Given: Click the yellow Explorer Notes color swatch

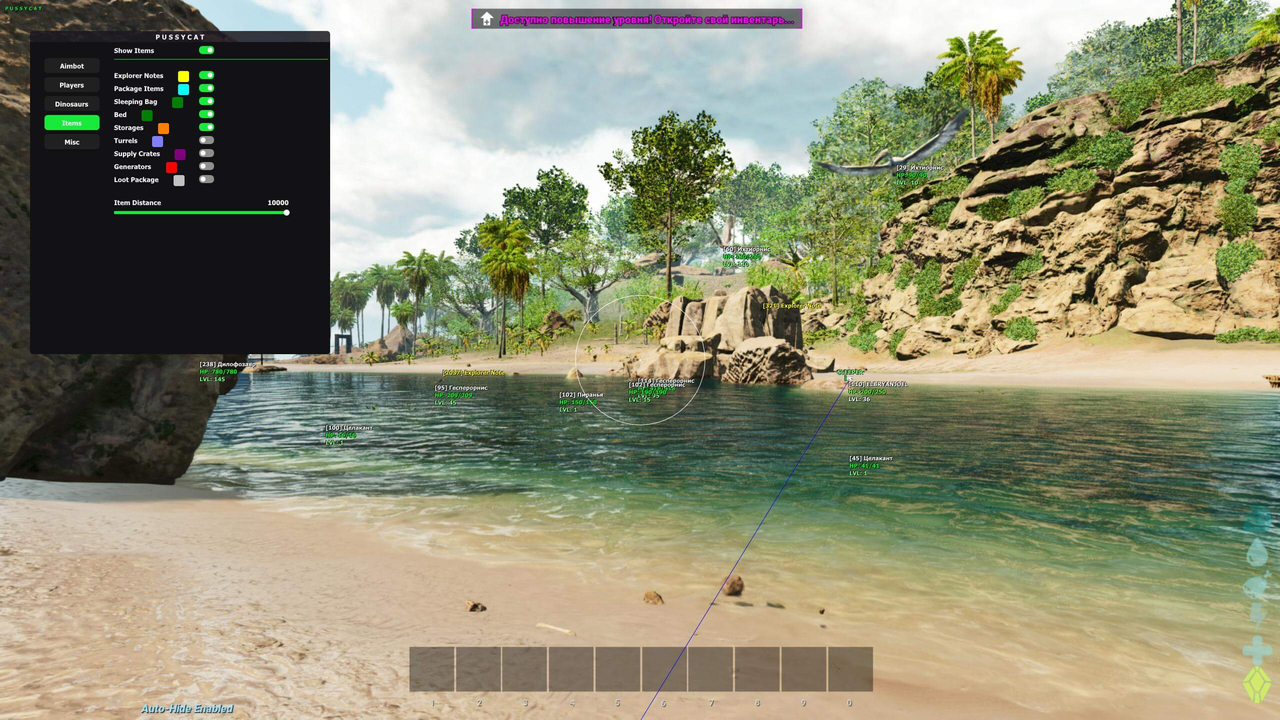Looking at the screenshot, I should (183, 76).
